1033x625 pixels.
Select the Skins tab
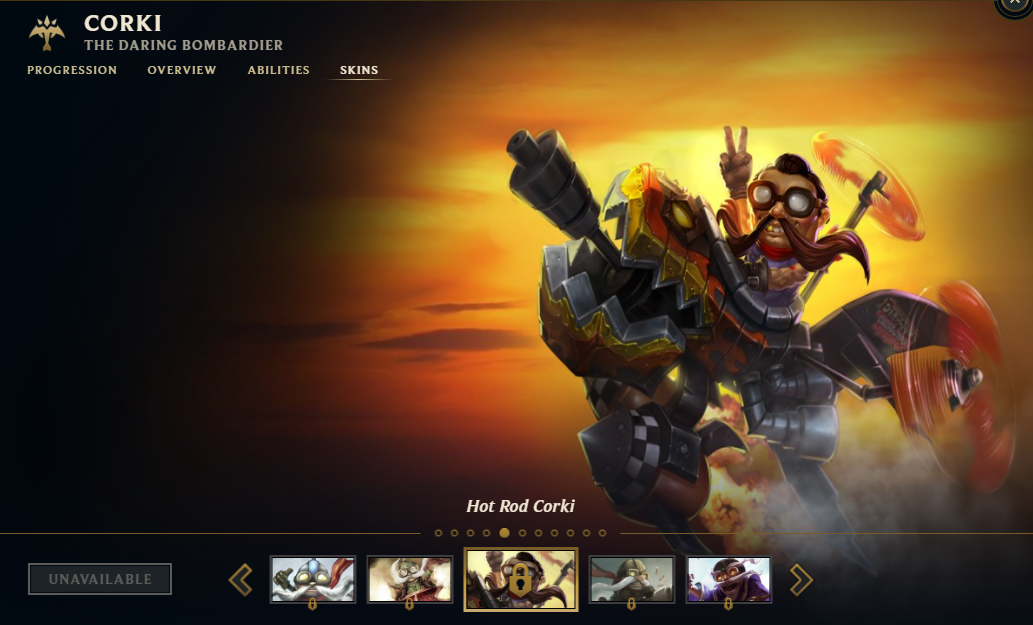click(359, 70)
